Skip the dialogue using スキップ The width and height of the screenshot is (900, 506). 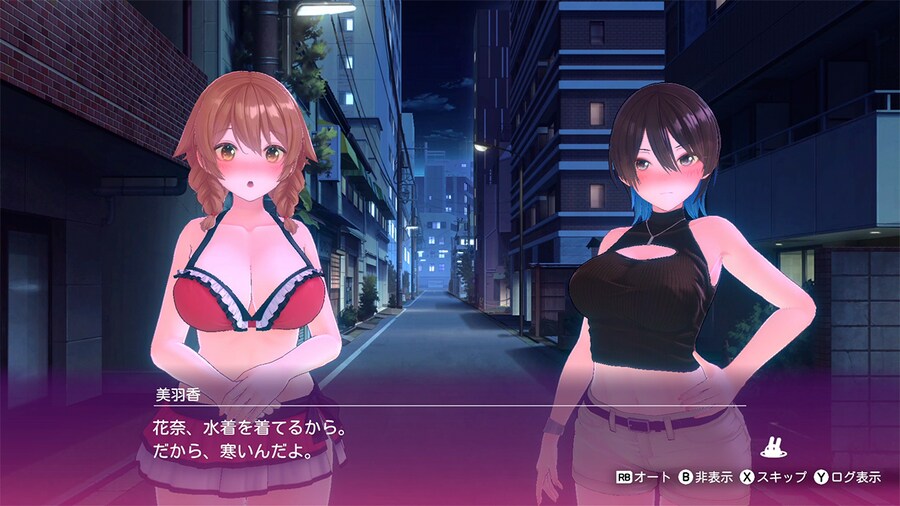click(773, 478)
